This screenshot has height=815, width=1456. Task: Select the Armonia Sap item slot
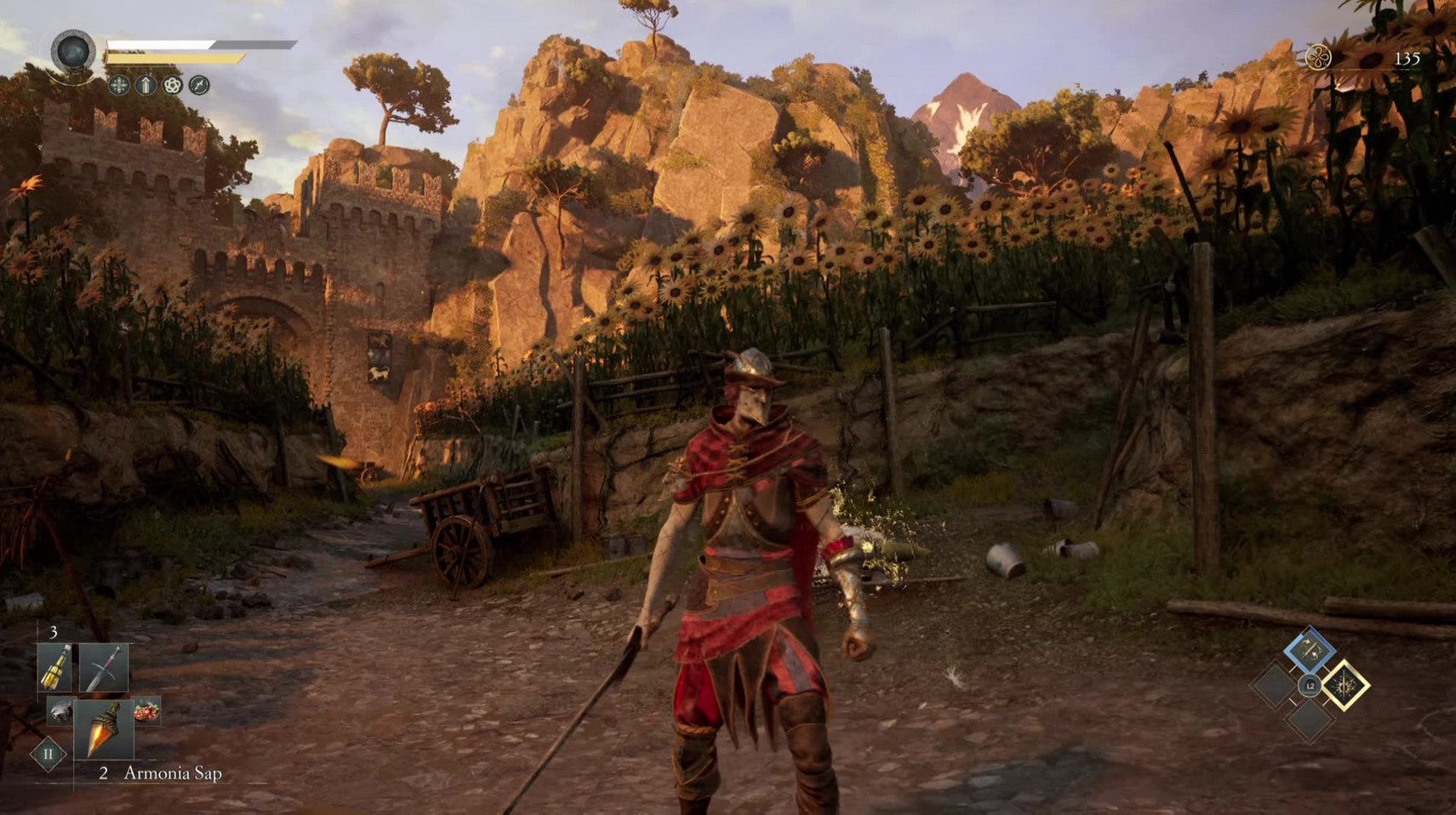[x=103, y=729]
